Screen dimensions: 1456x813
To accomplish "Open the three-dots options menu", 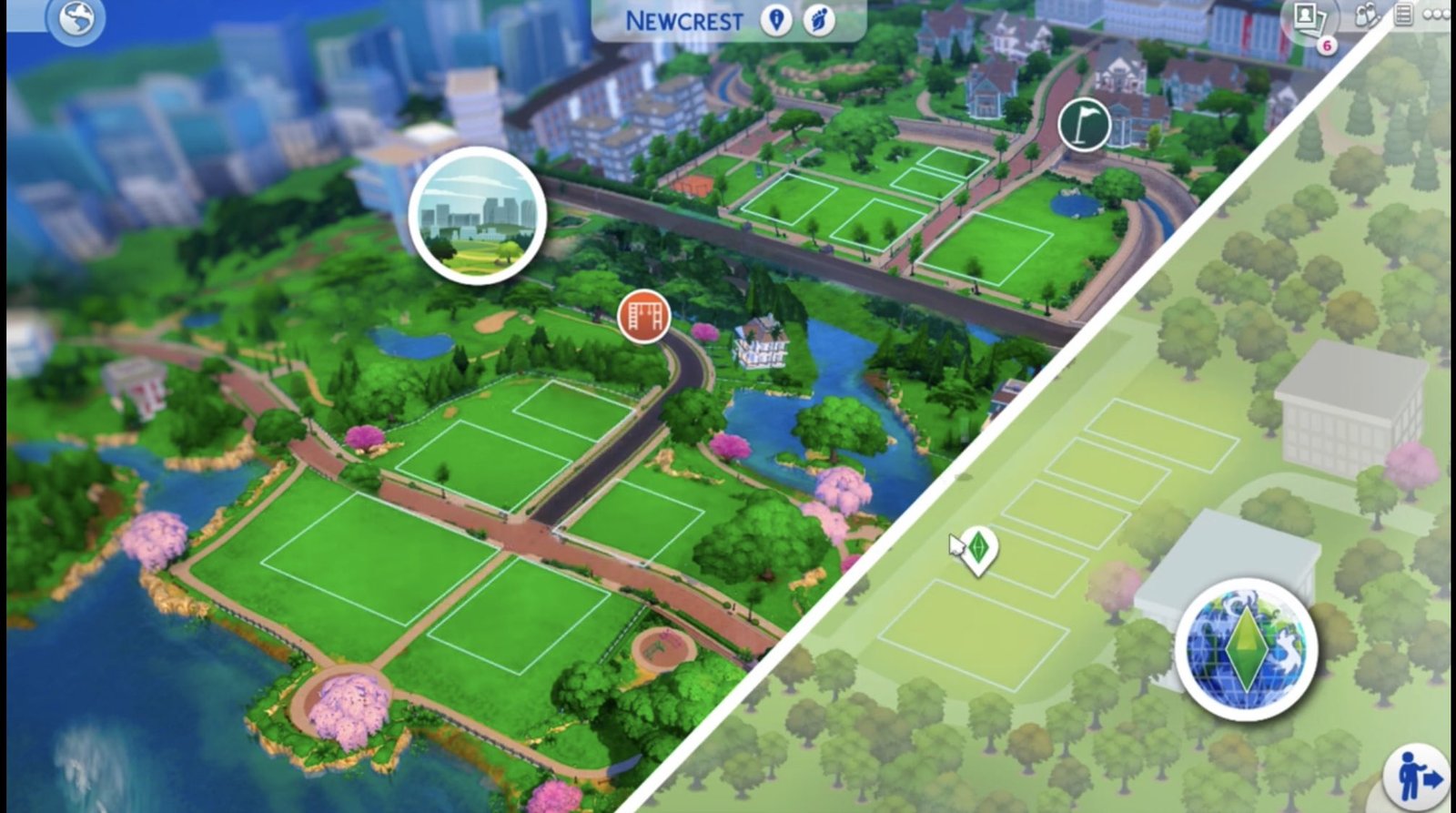I will 1436,15.
